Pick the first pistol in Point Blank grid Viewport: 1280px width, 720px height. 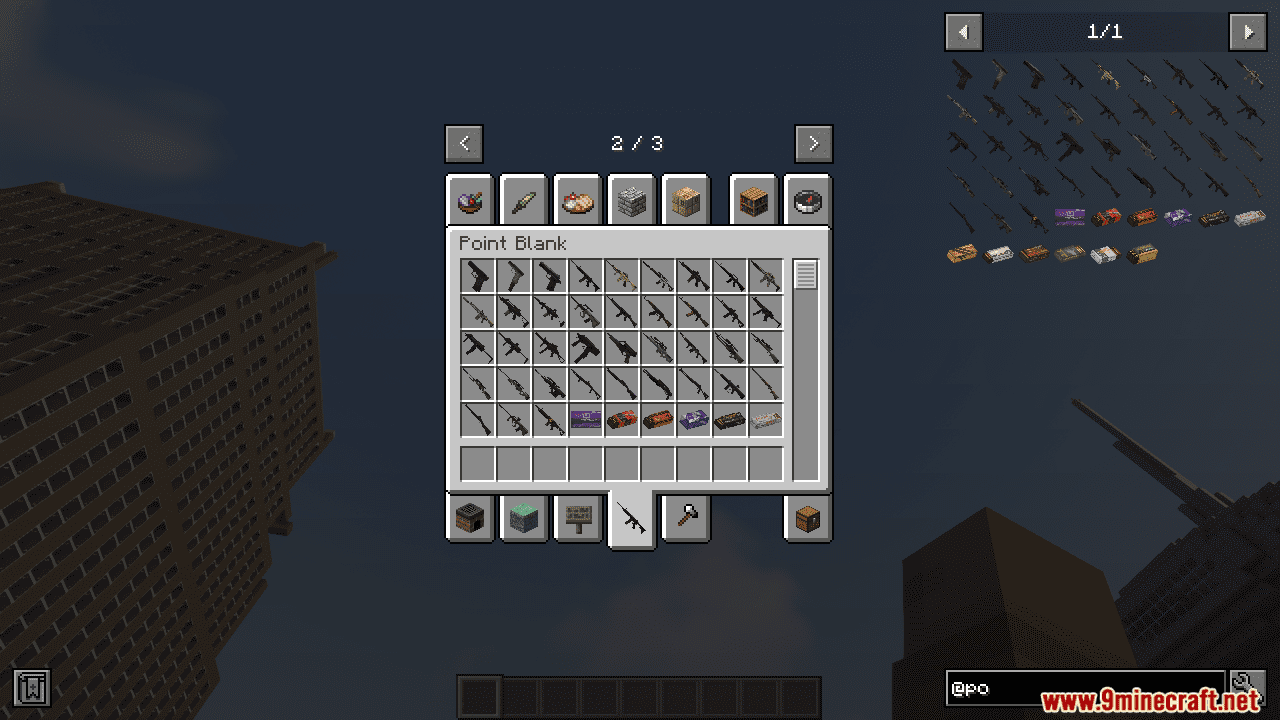tap(478, 276)
